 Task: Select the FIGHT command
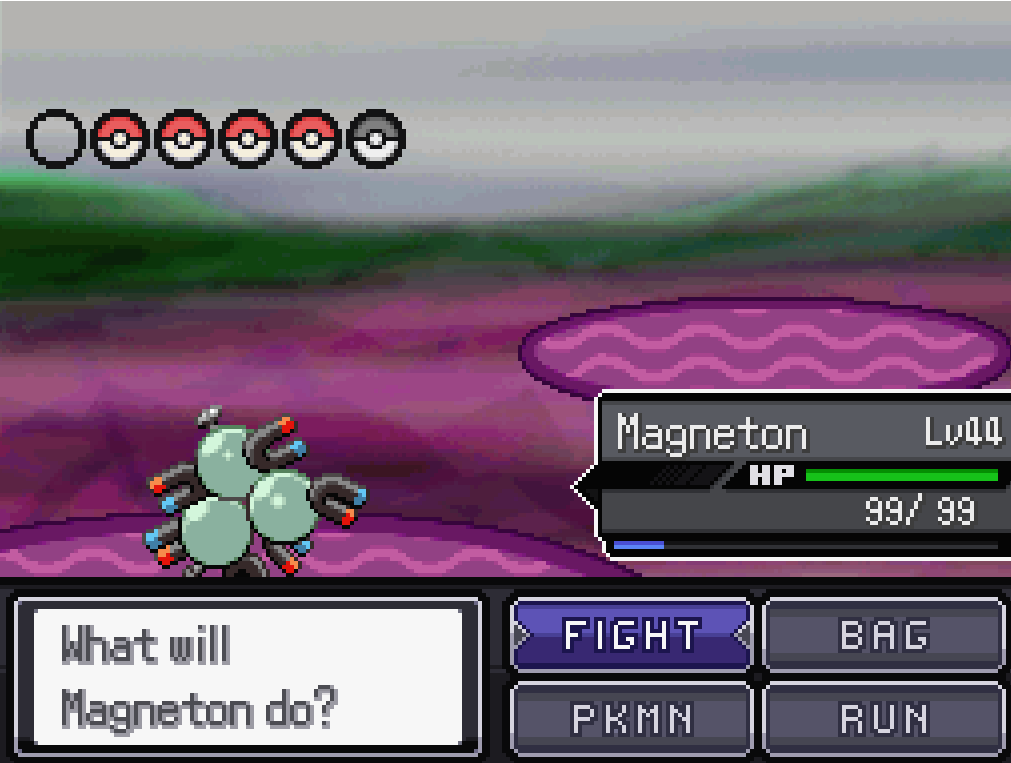631,634
